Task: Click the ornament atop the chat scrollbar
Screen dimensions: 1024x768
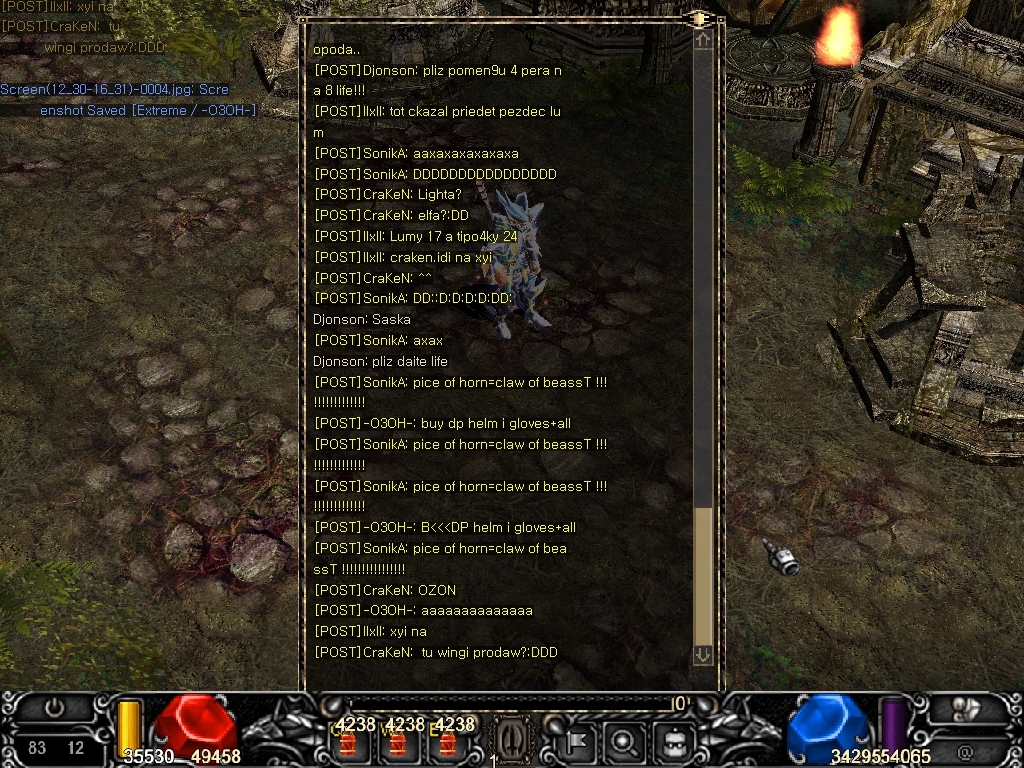Action: click(698, 18)
